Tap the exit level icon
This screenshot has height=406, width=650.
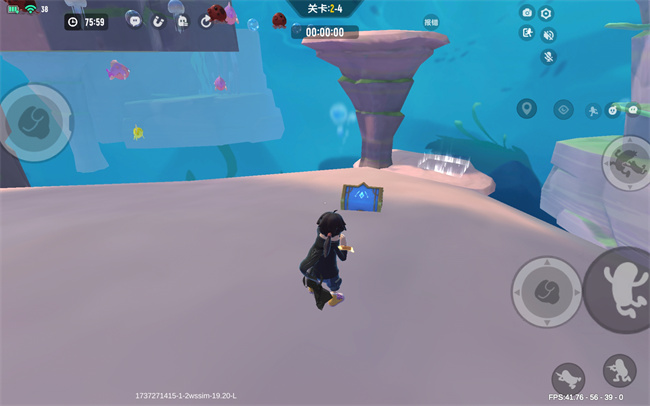[527, 33]
